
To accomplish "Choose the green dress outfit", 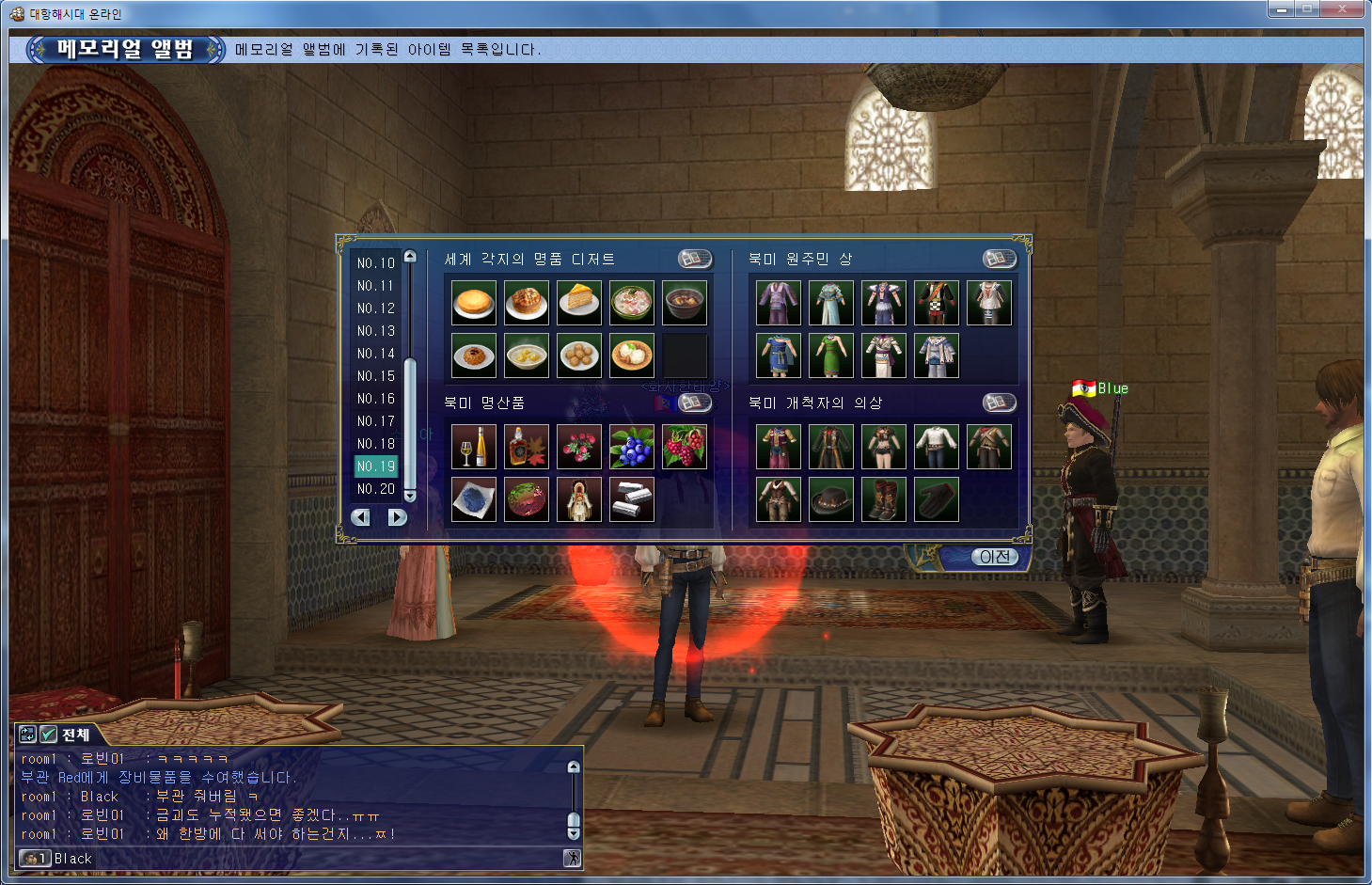I will coord(831,356).
